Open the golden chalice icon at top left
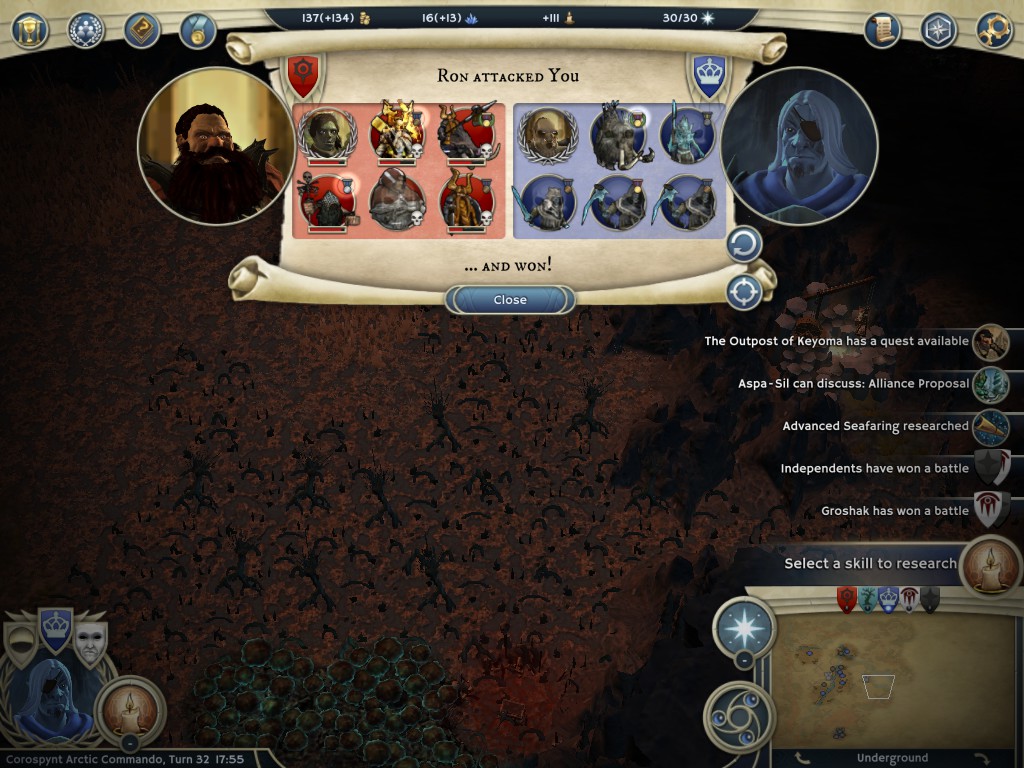Viewport: 1024px width, 768px height. [30, 30]
